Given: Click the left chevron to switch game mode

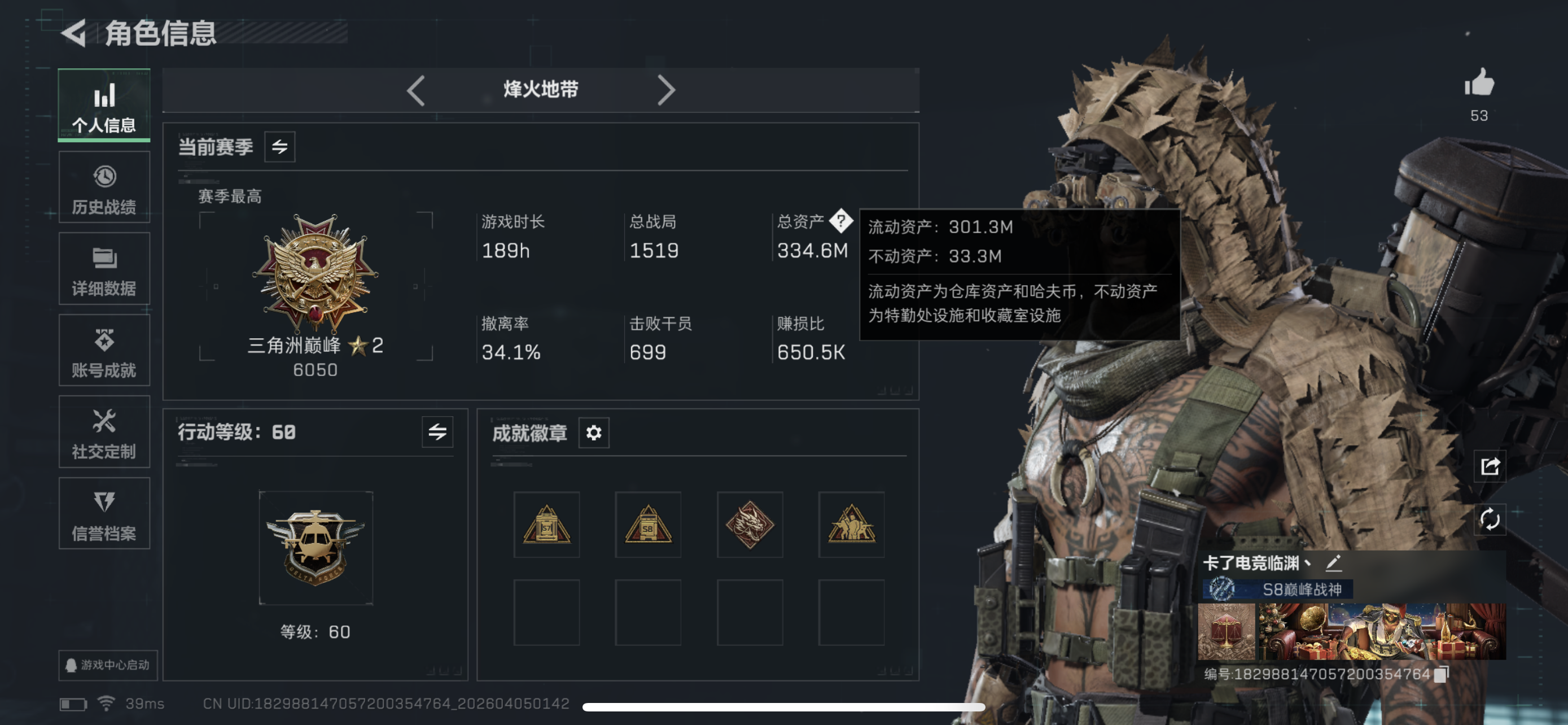Looking at the screenshot, I should coord(417,89).
